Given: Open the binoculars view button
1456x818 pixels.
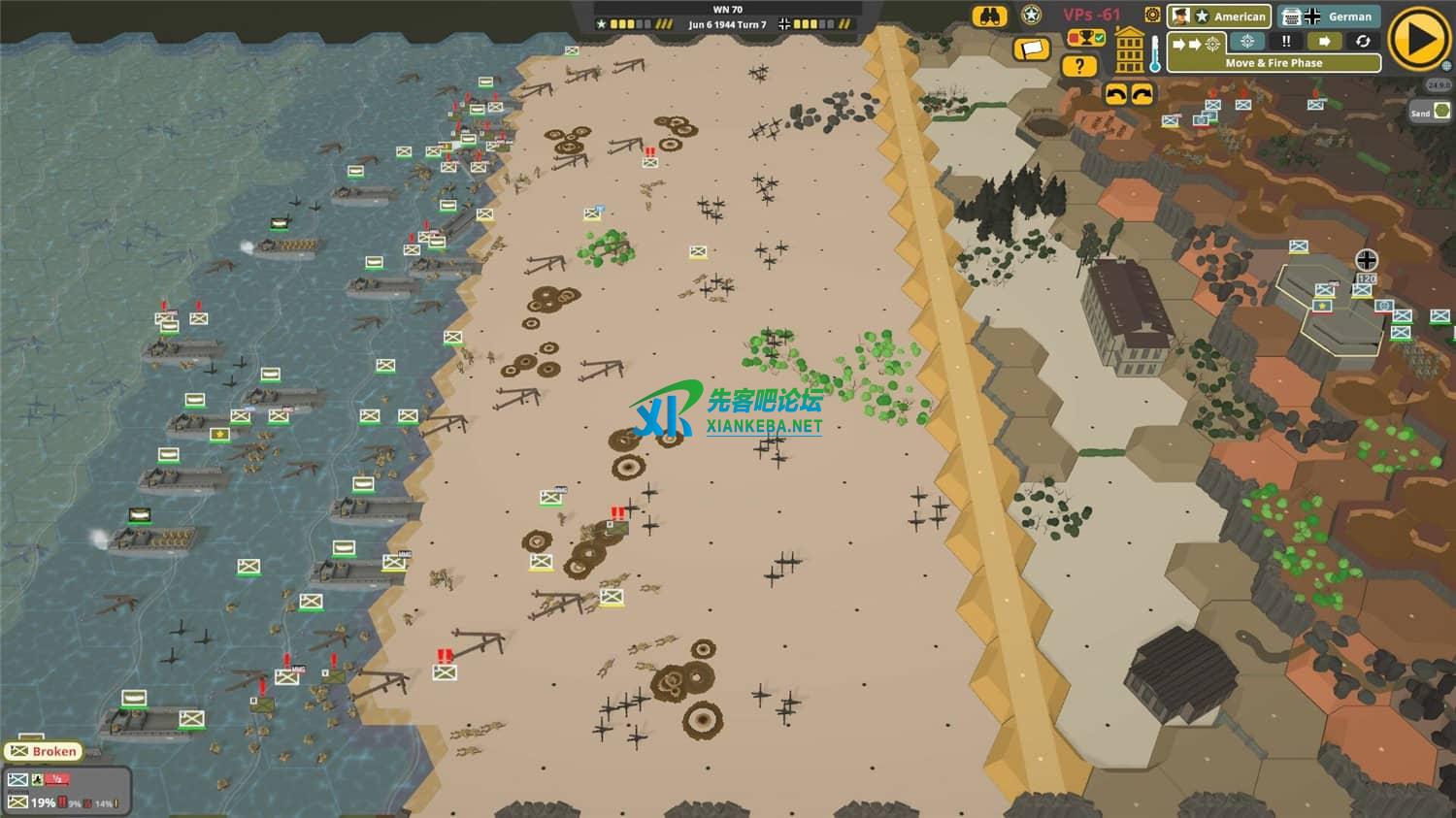Looking at the screenshot, I should coord(990,16).
